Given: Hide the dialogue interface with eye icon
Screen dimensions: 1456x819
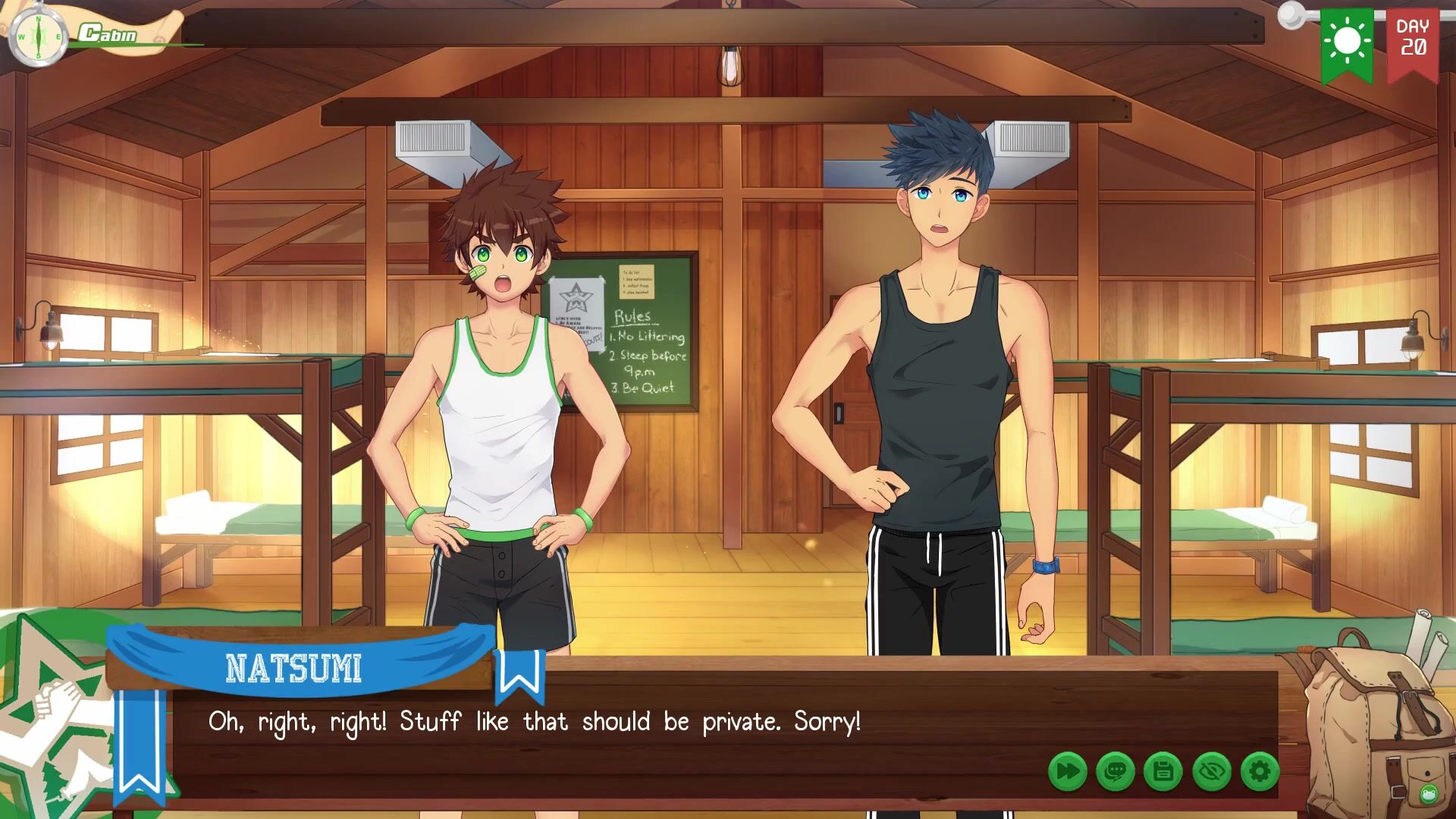Looking at the screenshot, I should click(1211, 772).
